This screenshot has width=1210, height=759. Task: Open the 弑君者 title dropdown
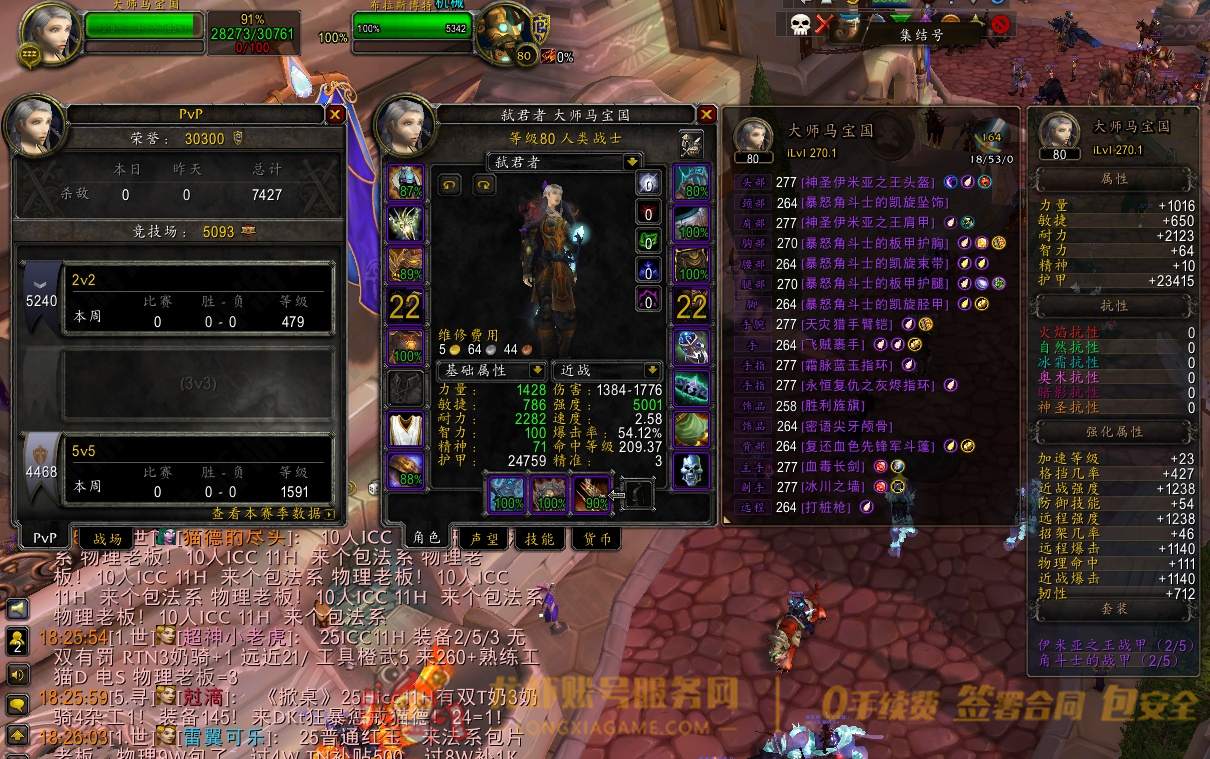631,162
